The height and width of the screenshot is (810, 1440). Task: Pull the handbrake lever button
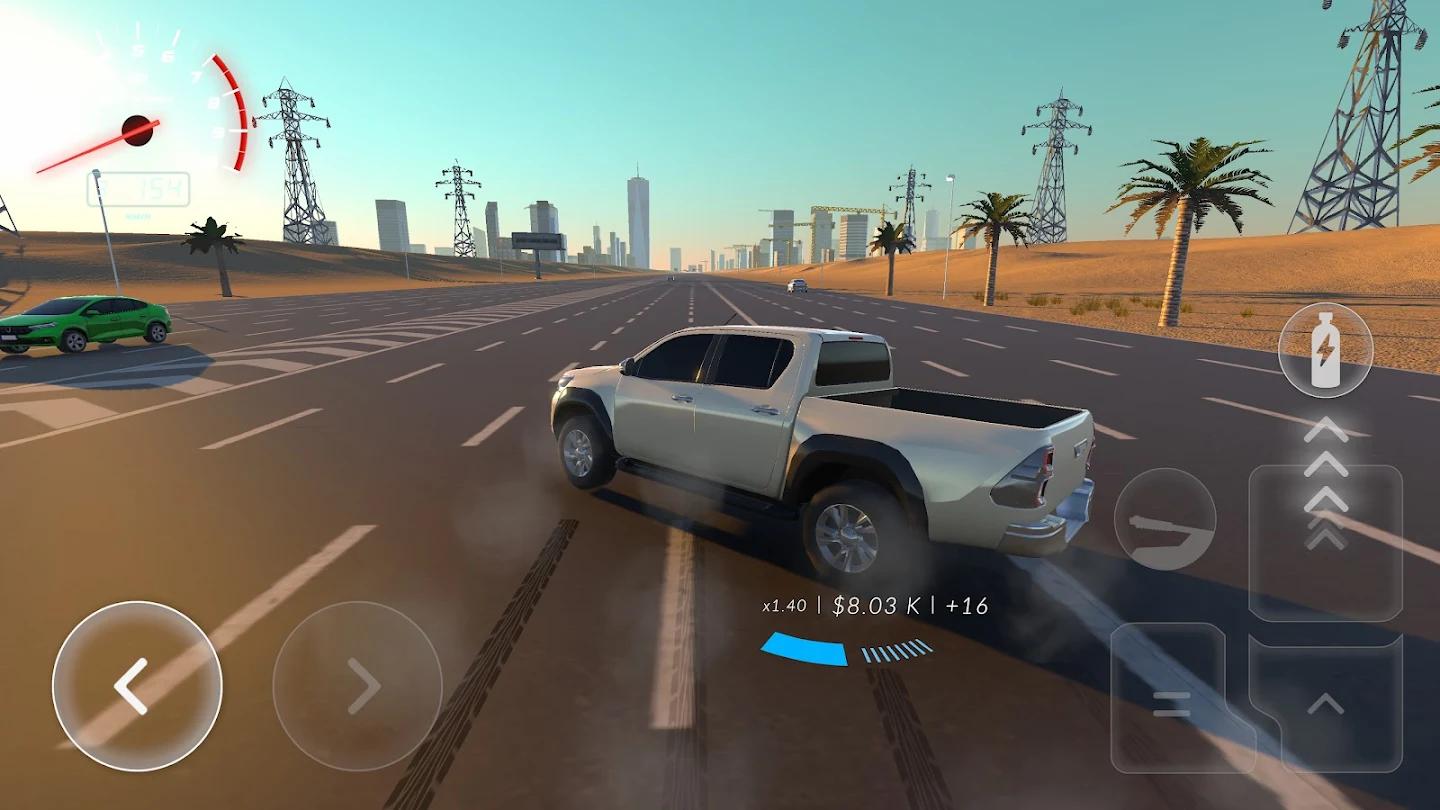coord(1165,520)
